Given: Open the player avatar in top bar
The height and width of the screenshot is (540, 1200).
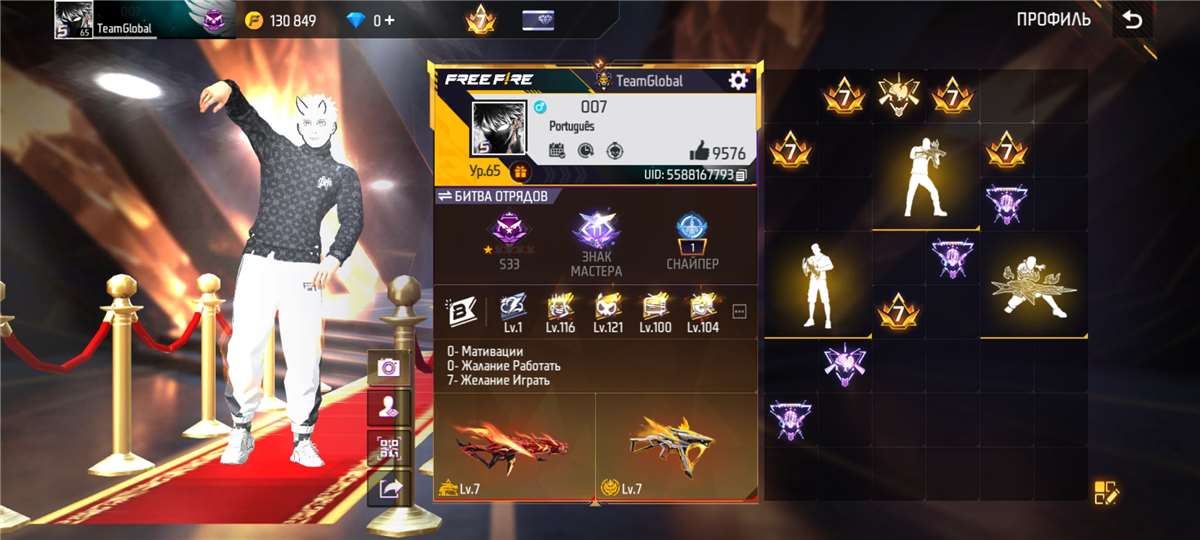Looking at the screenshot, I should pos(74,20).
